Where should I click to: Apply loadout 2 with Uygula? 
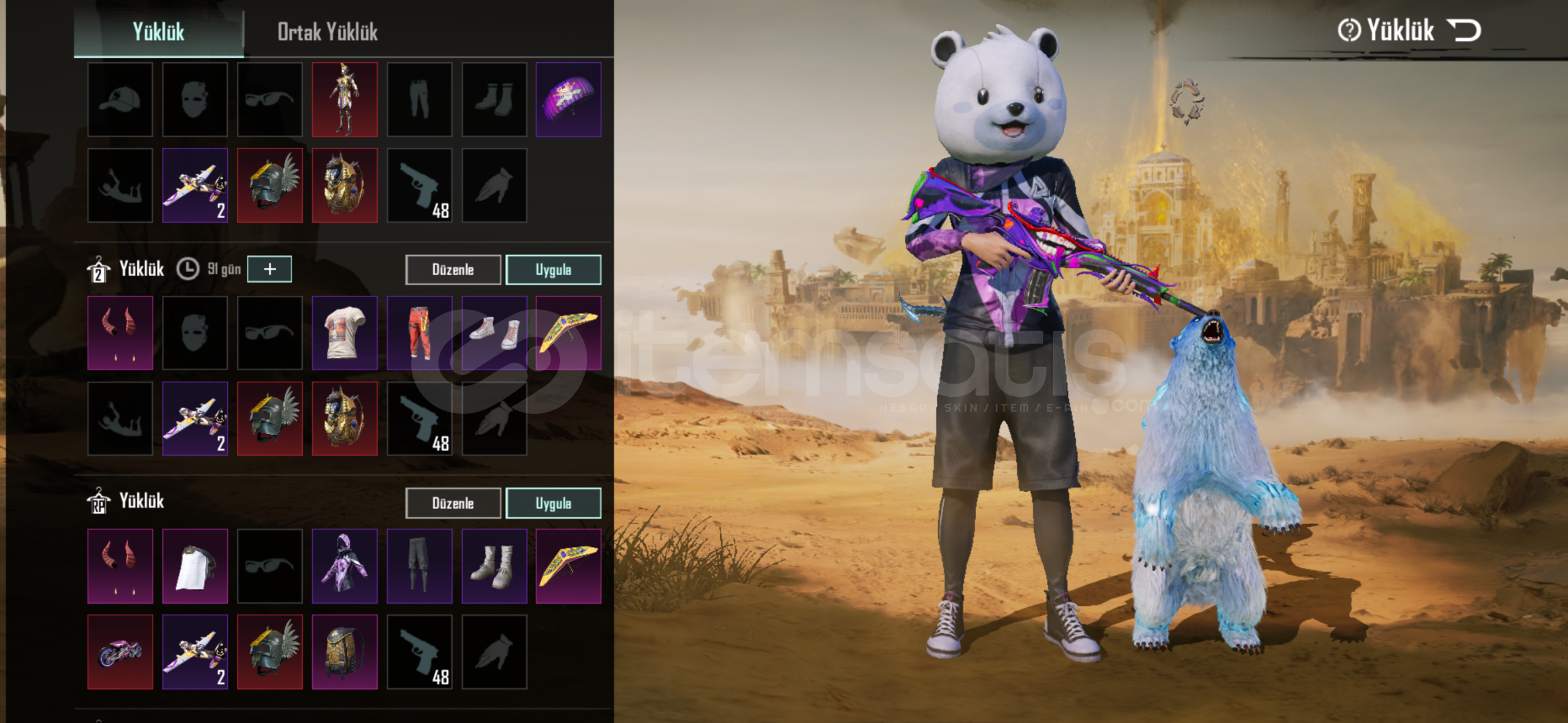(x=553, y=270)
